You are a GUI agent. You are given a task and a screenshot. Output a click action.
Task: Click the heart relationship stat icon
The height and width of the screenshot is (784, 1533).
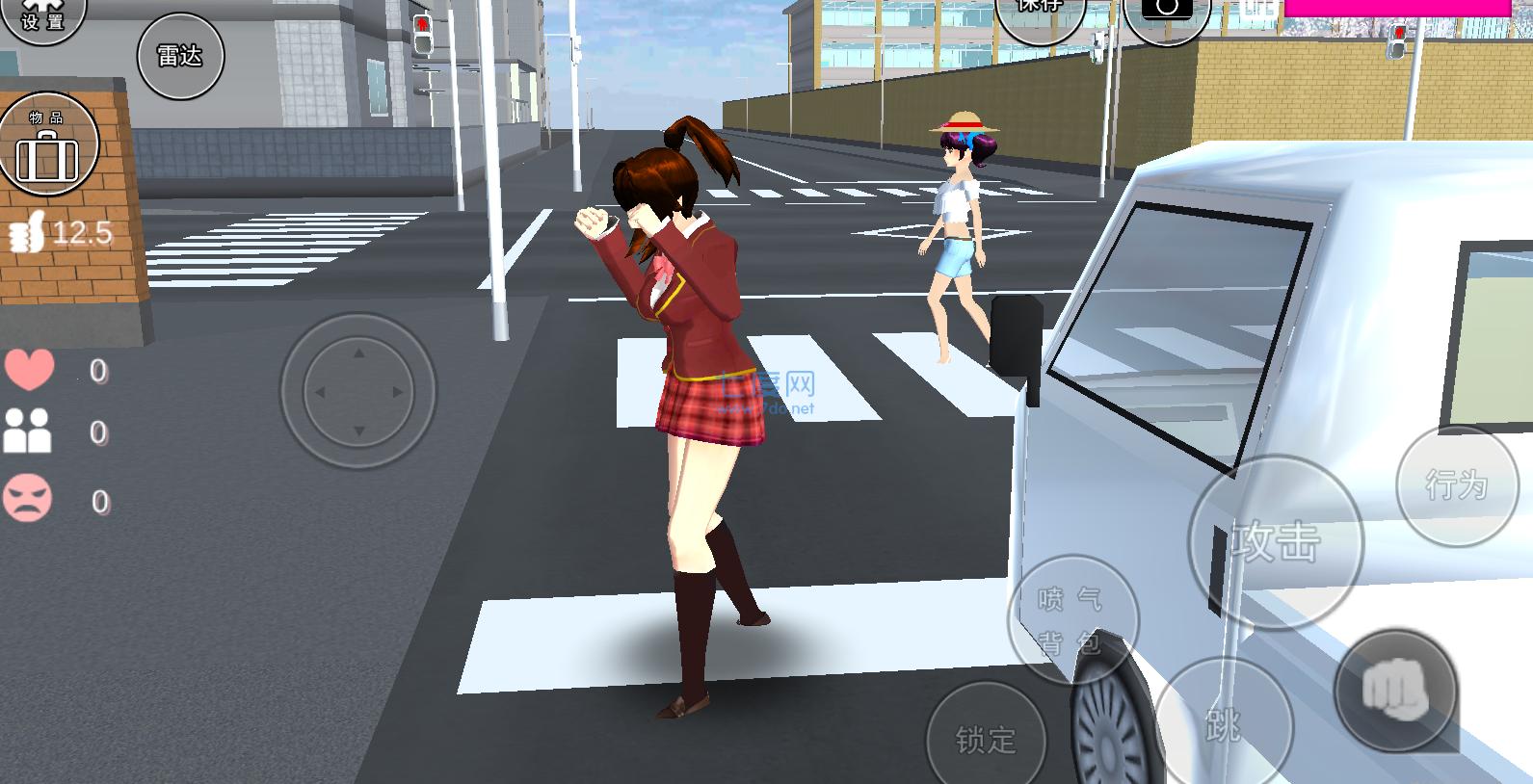pos(32,367)
